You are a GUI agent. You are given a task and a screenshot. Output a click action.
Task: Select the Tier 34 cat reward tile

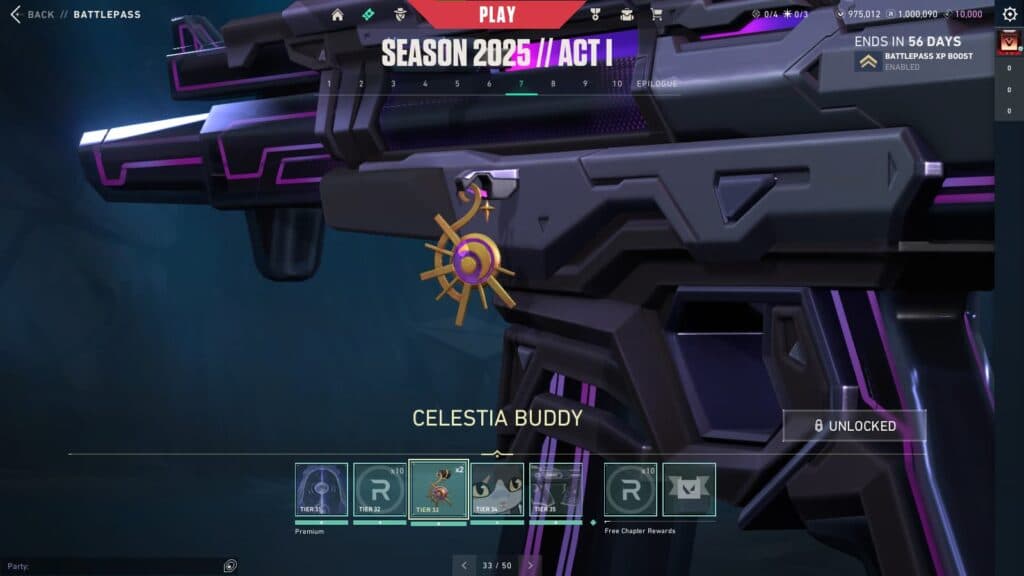tap(497, 489)
